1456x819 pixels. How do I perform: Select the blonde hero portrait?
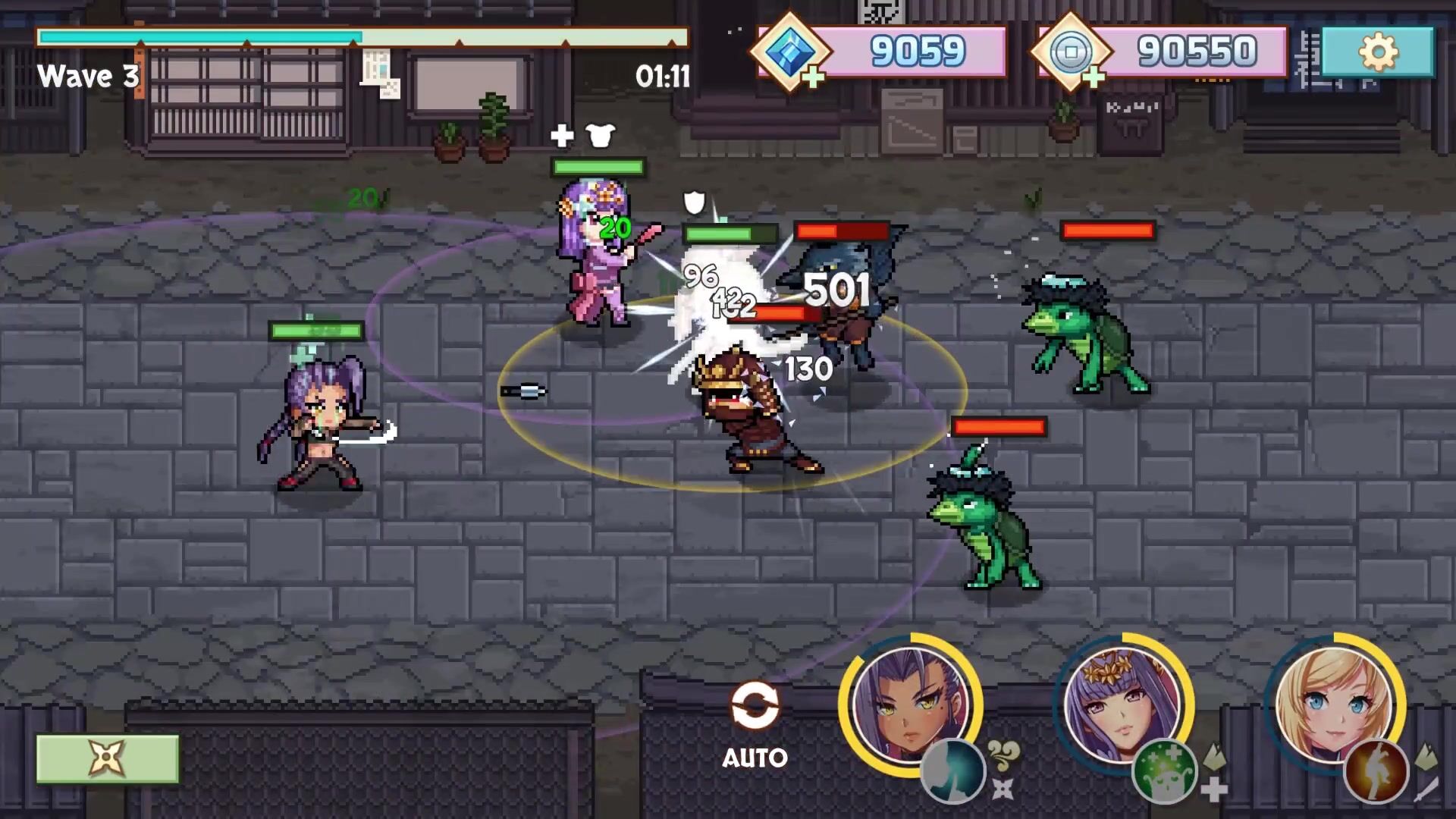(1333, 701)
